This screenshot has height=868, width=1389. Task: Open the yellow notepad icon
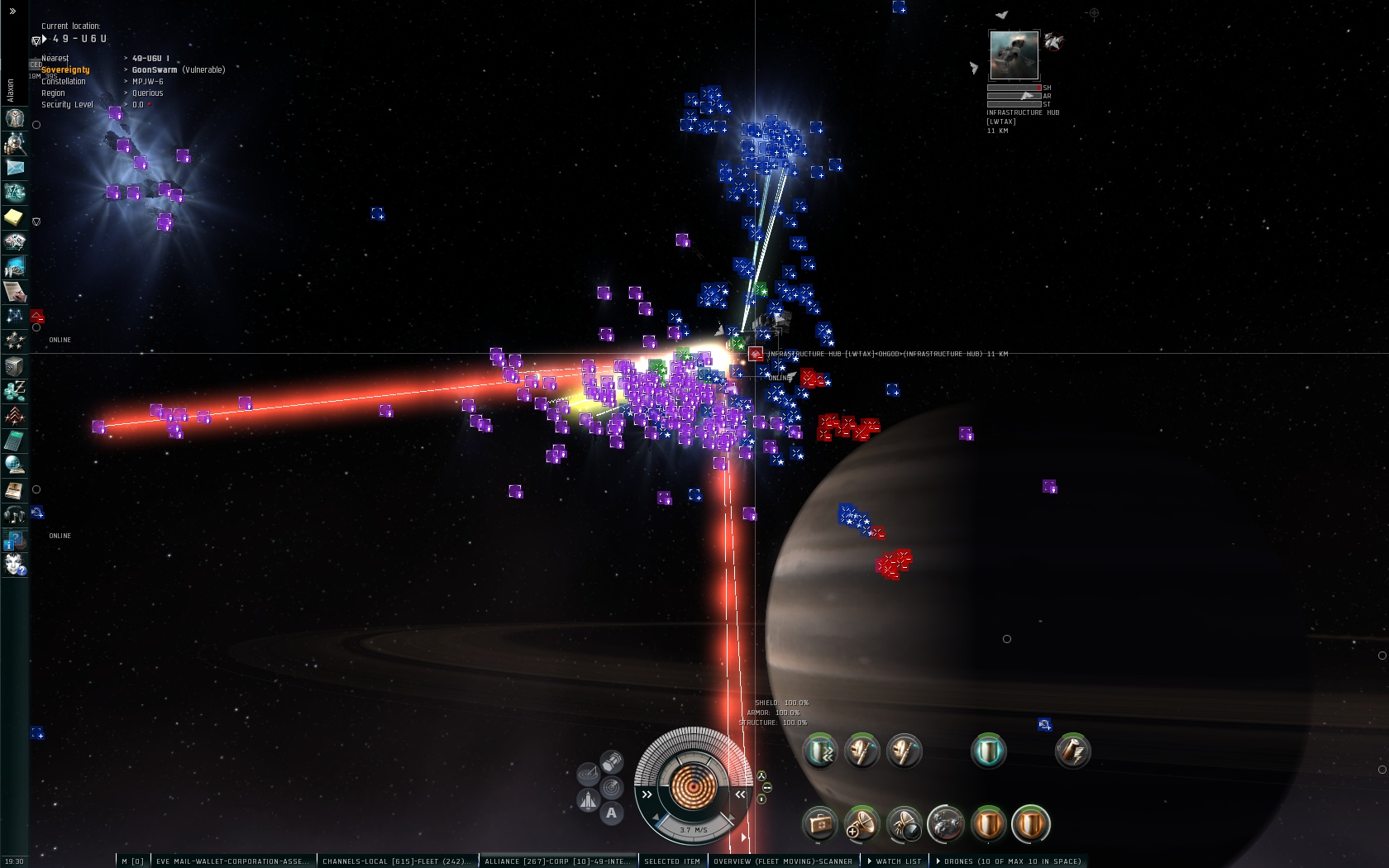coord(15,217)
